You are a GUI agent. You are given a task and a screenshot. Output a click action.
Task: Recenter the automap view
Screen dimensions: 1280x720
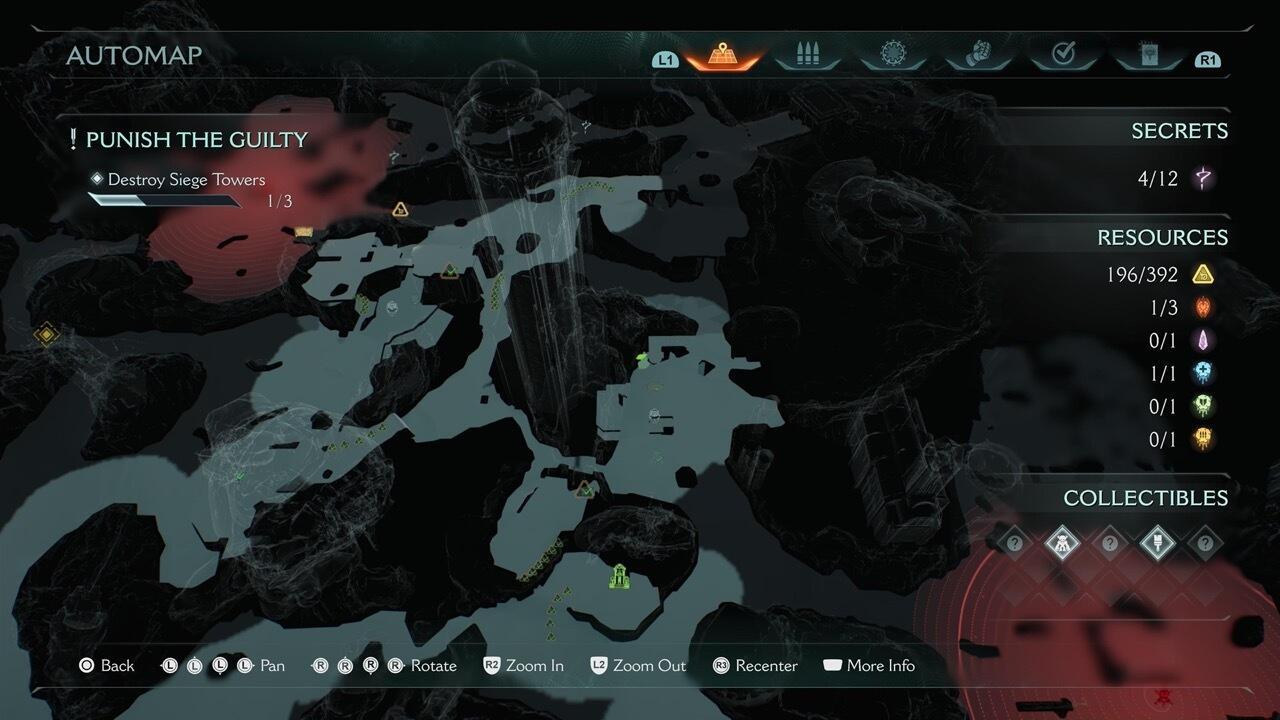coord(755,666)
